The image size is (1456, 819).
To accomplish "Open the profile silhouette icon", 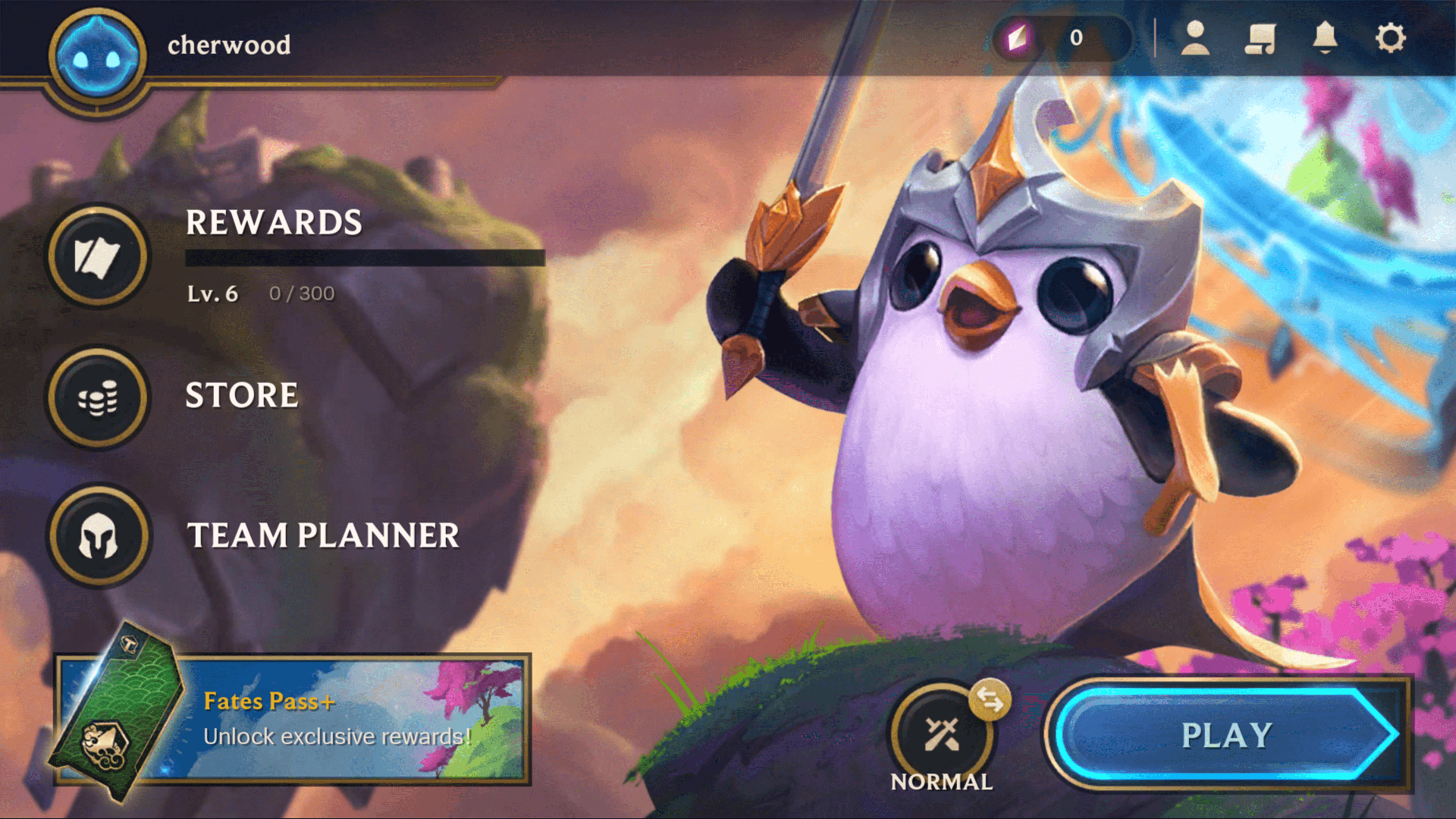I will tap(1195, 38).
